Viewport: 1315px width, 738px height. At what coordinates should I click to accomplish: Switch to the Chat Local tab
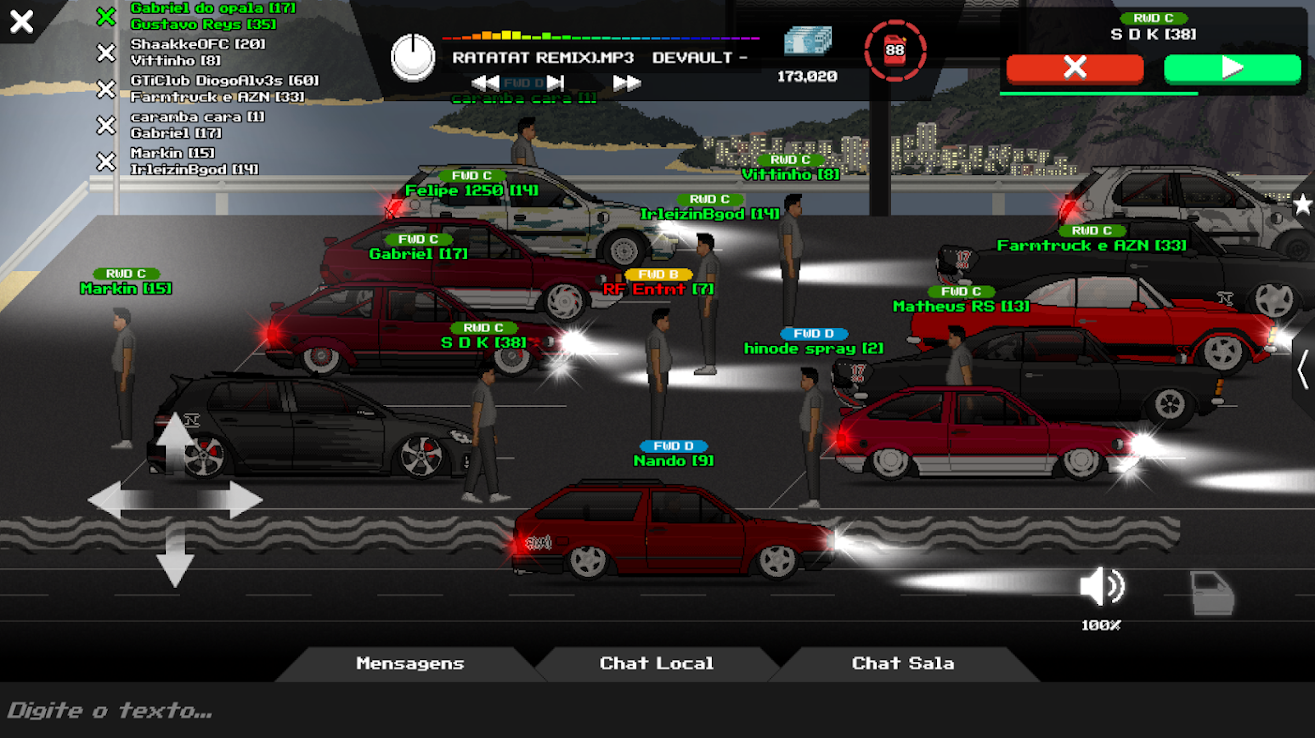[x=656, y=663]
